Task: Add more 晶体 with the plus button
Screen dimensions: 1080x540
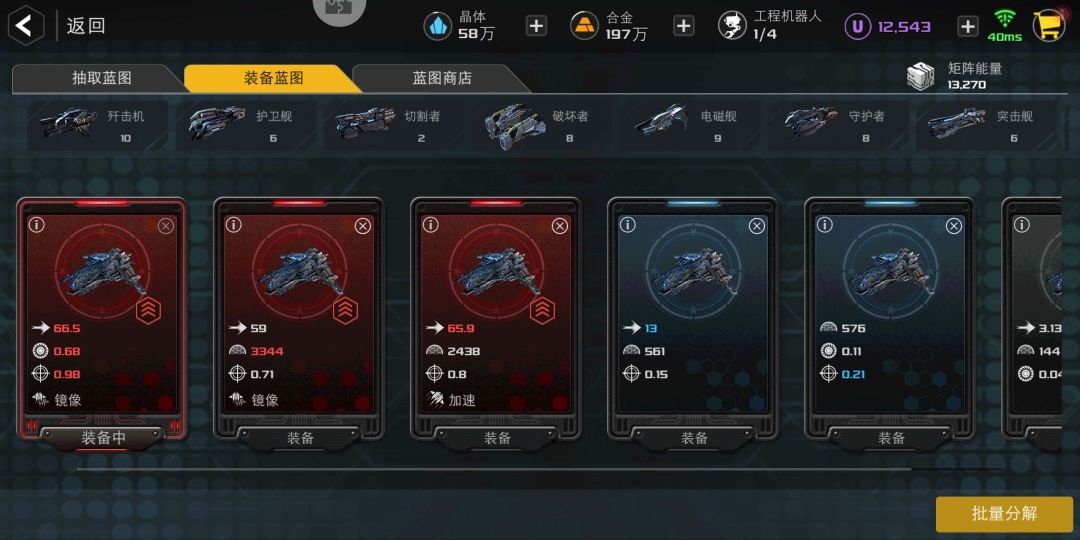Action: (536, 26)
